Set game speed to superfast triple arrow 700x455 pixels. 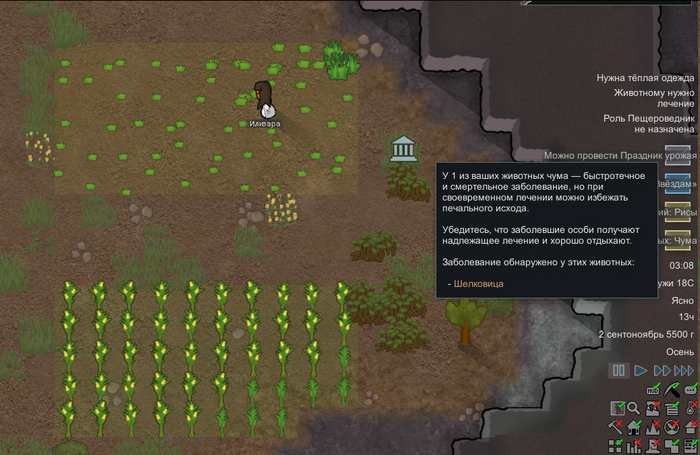pyautogui.click(x=684, y=371)
